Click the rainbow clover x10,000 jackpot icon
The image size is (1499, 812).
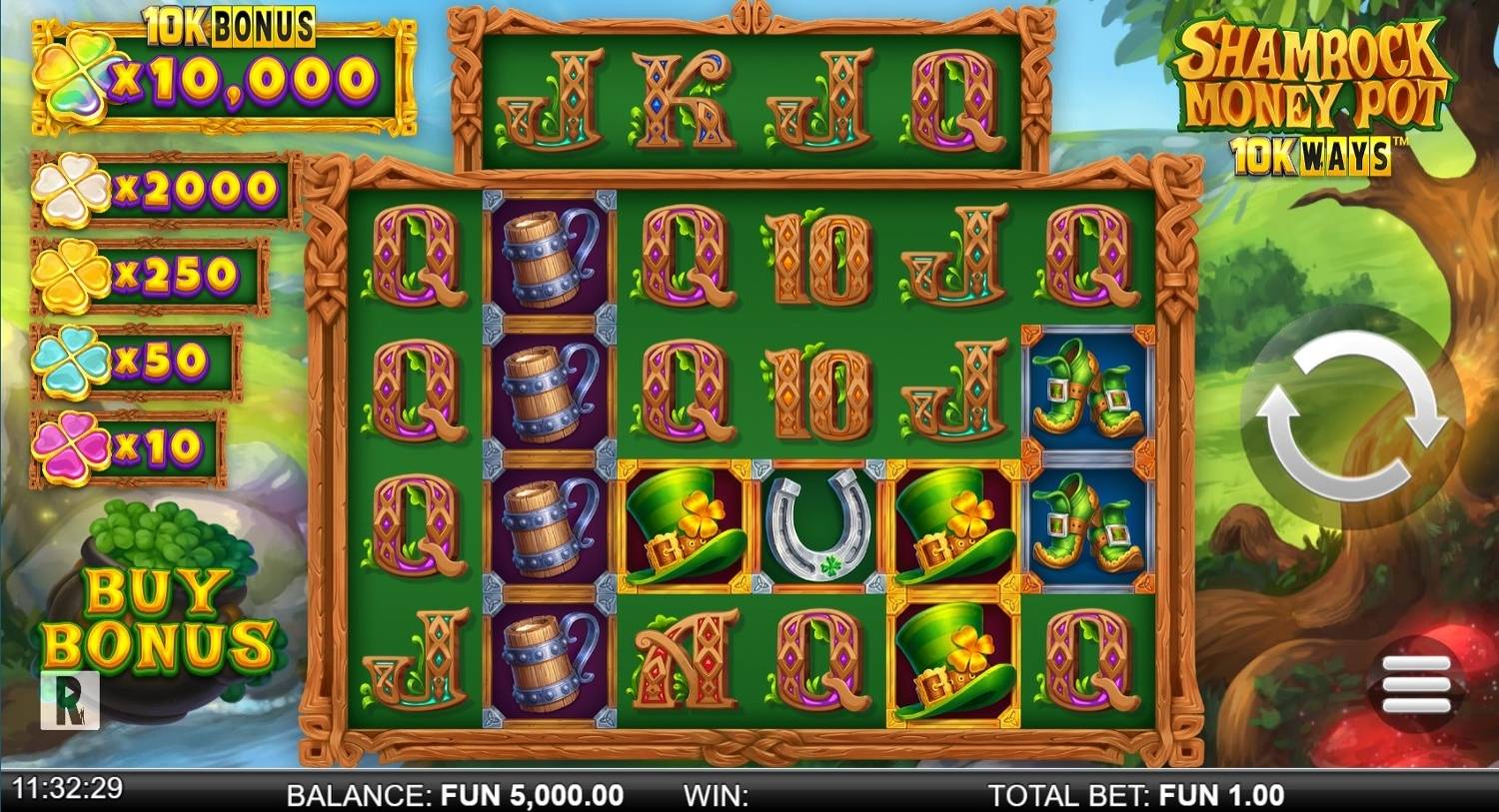click(75, 75)
